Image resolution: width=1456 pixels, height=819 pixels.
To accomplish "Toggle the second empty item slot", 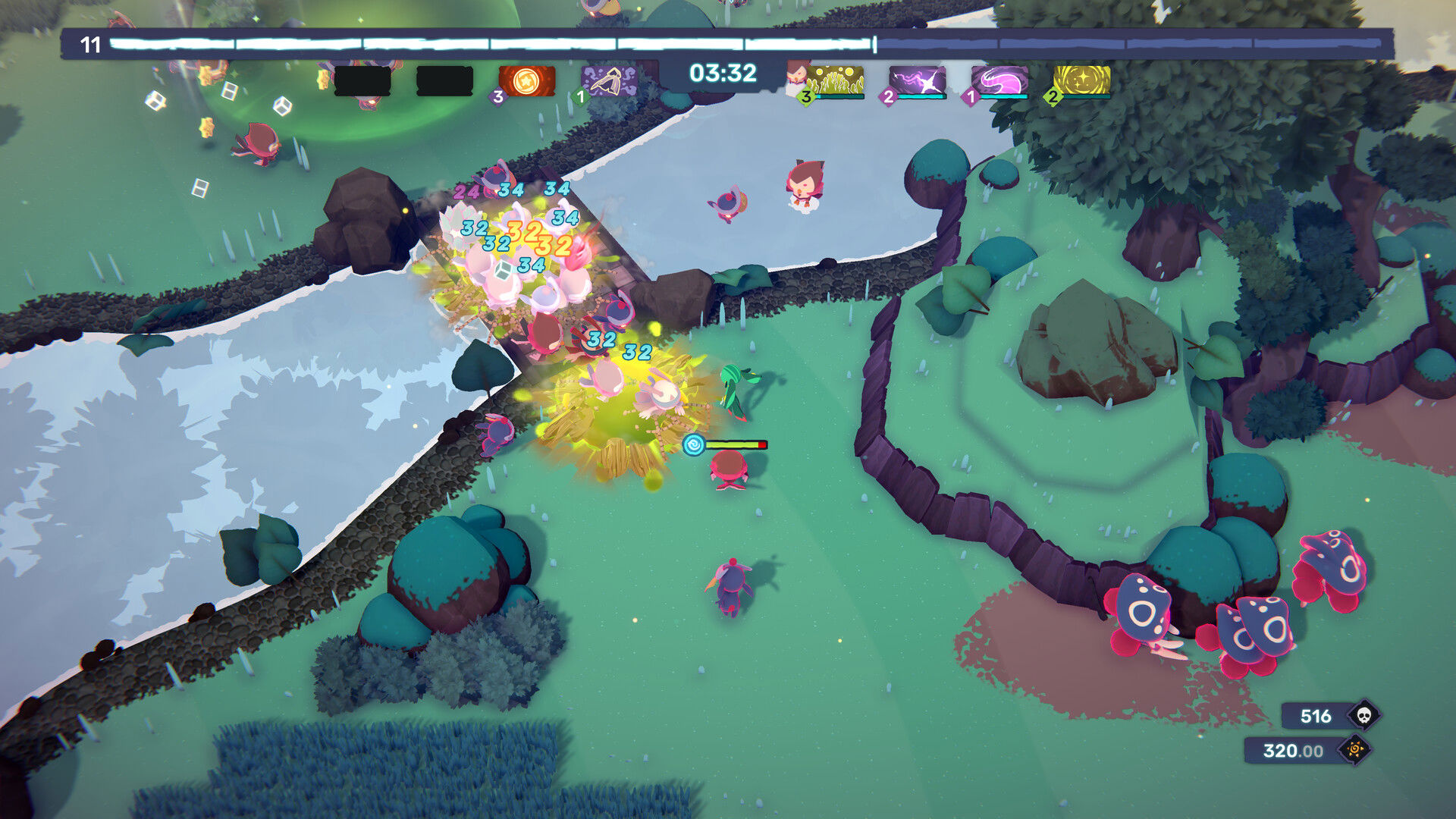I will [x=444, y=79].
